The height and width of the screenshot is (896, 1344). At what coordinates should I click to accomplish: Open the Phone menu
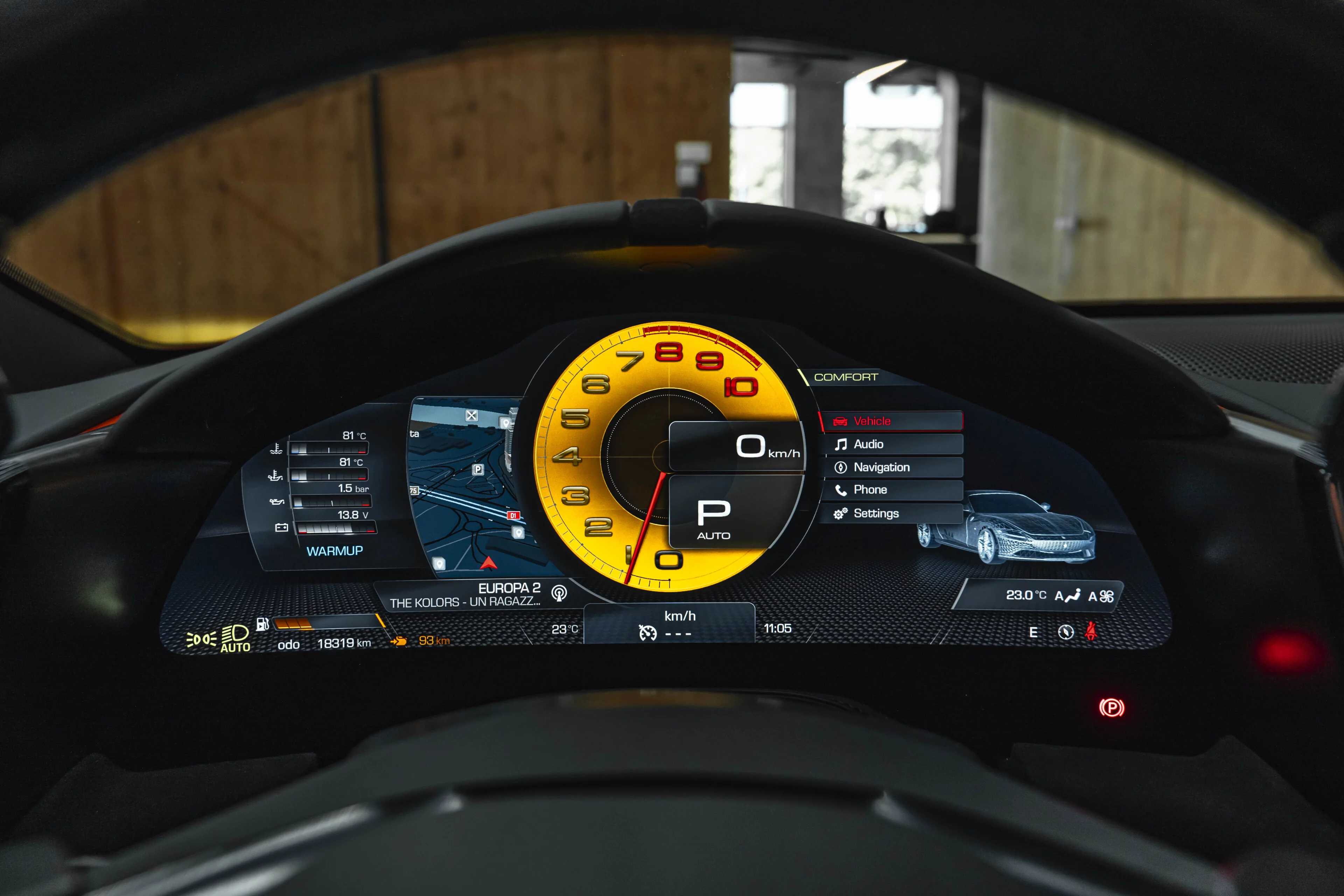(891, 490)
